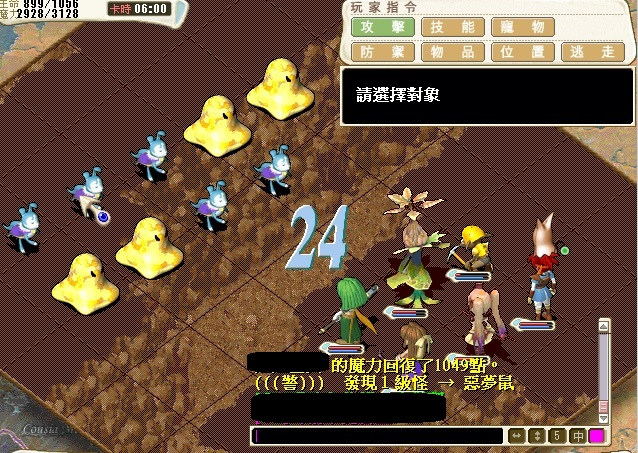Toggle the 中 chat size button
The height and width of the screenshot is (453, 638).
576,436
